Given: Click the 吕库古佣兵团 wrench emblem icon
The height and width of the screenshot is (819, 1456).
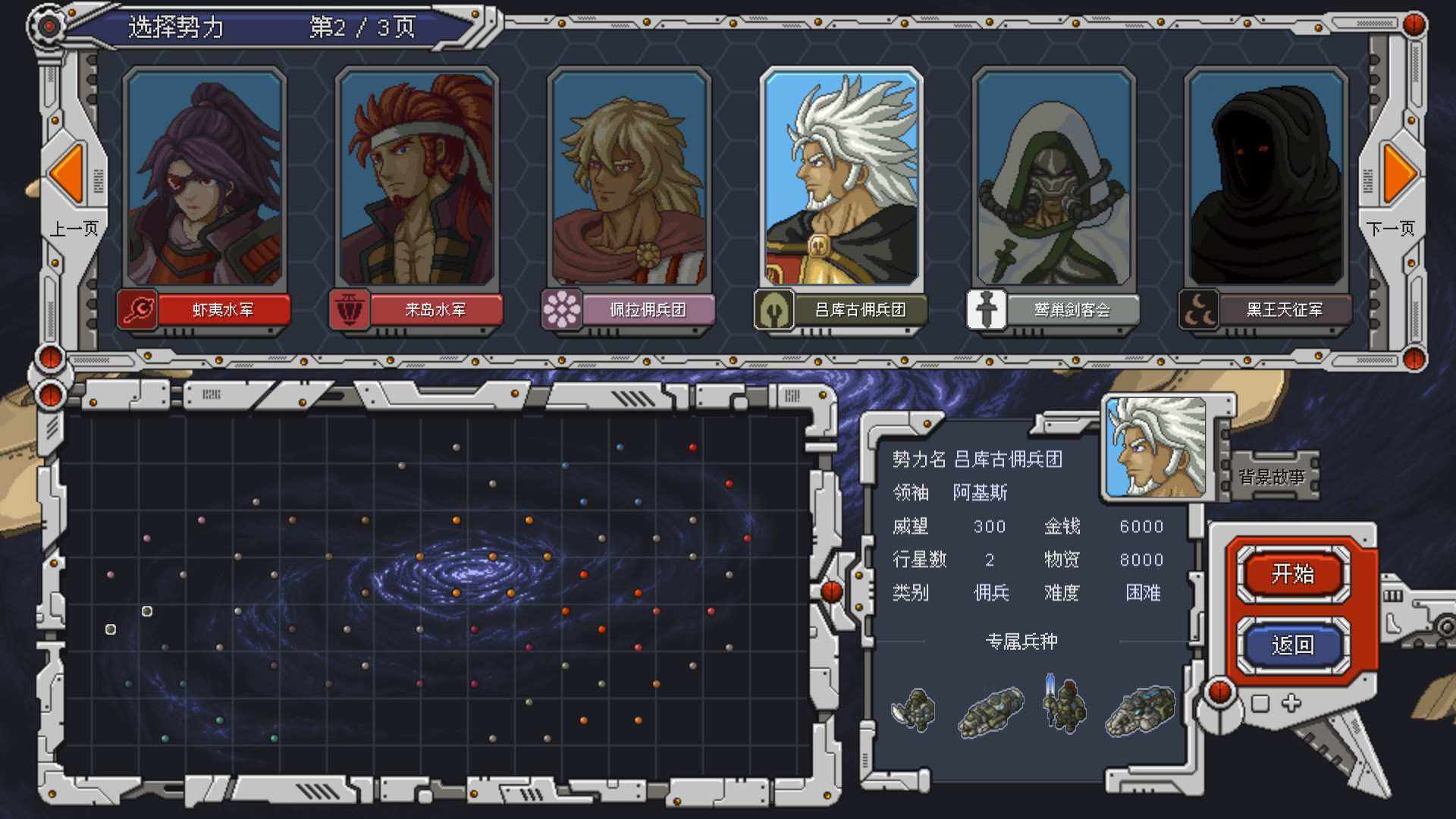Looking at the screenshot, I should click(x=773, y=309).
